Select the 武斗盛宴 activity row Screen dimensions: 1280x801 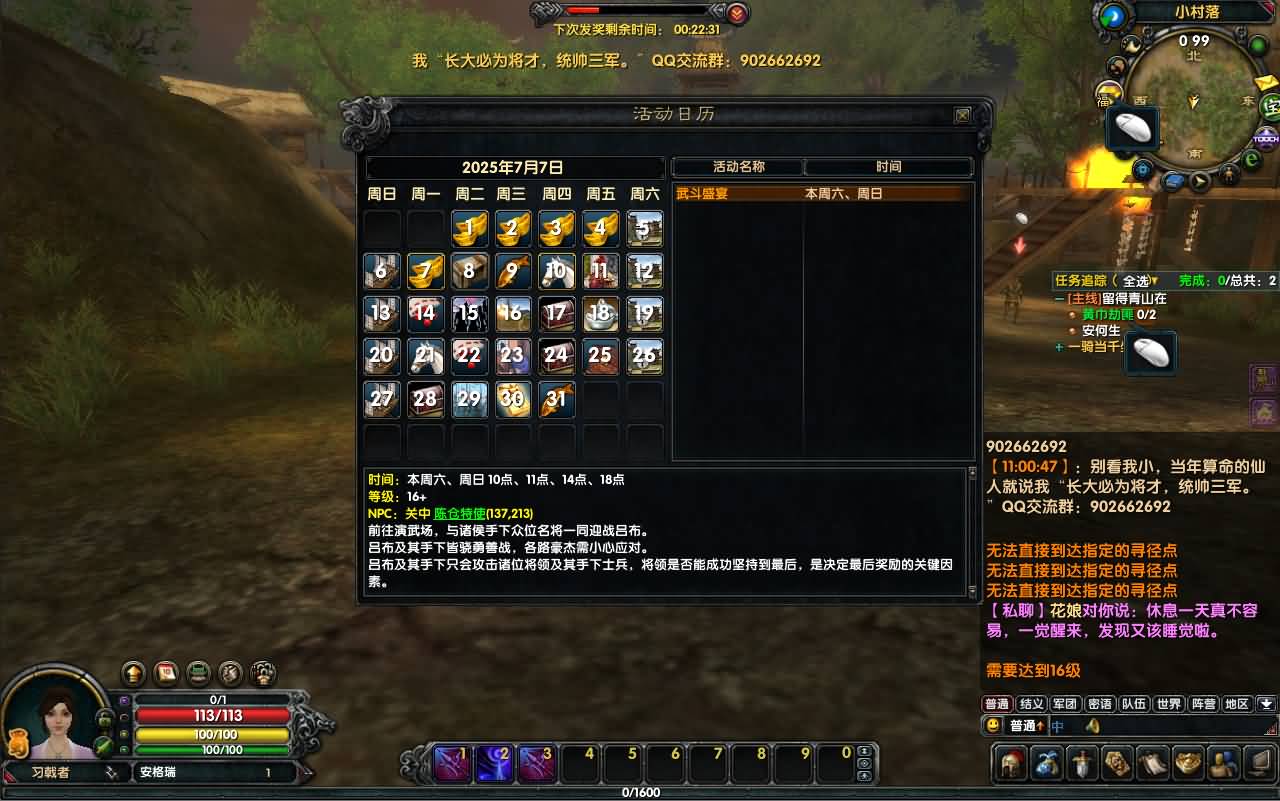[x=820, y=194]
